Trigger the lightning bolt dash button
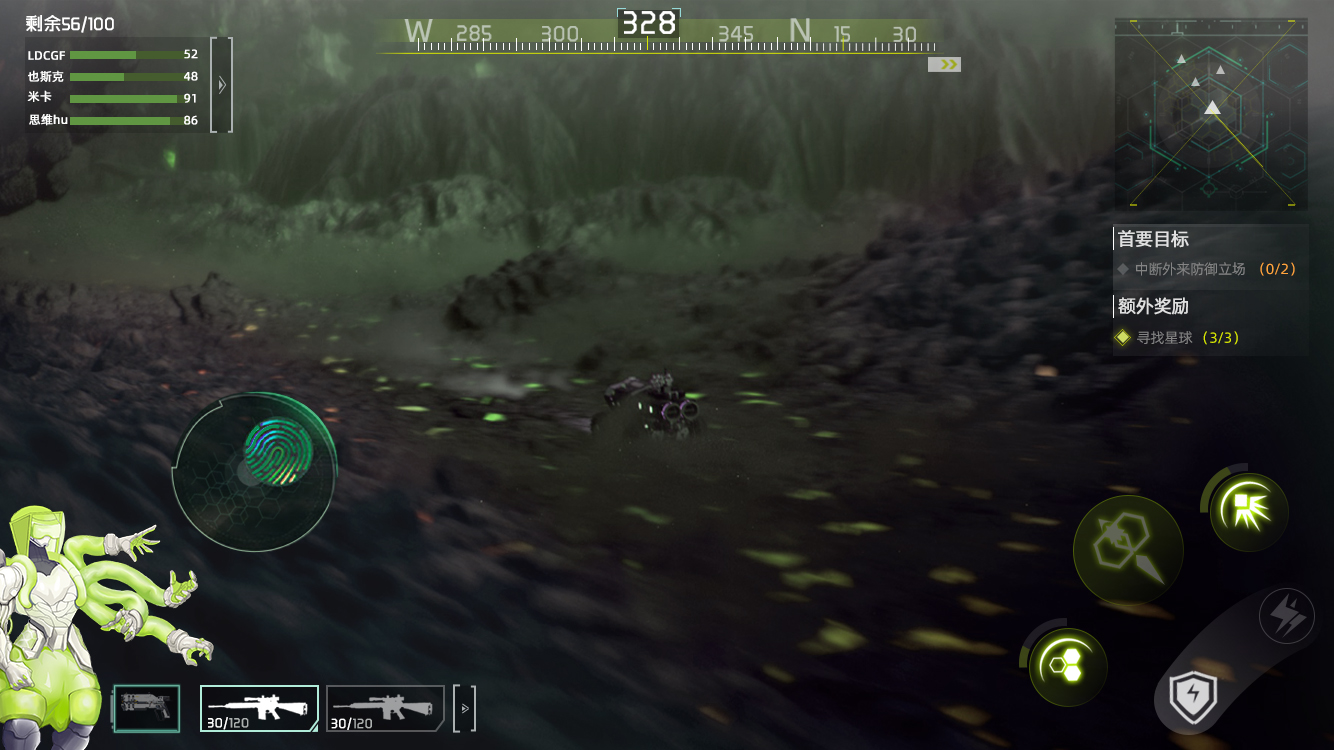The width and height of the screenshot is (1334, 750). point(1286,615)
